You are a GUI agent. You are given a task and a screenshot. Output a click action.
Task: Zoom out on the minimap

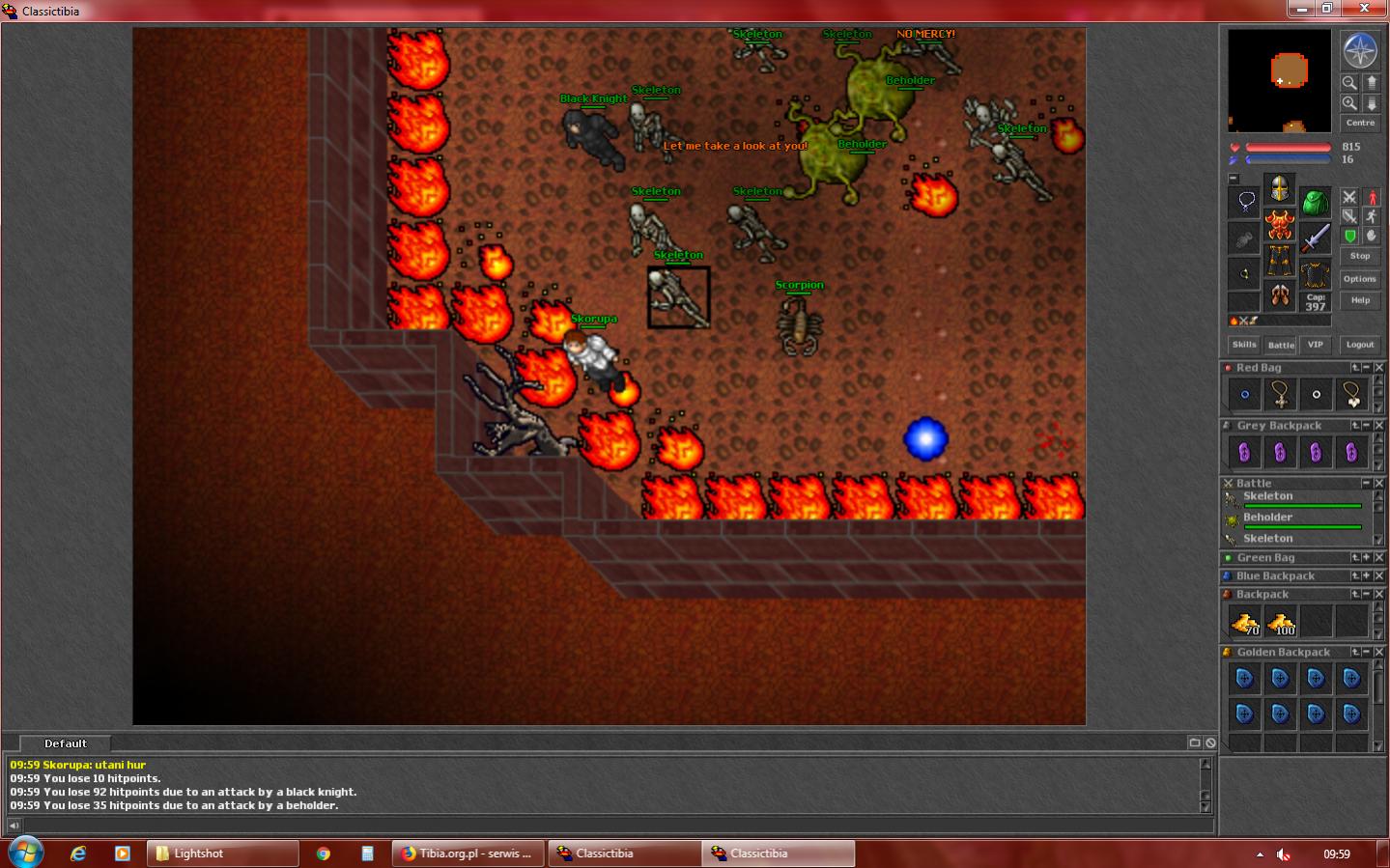coord(1349,82)
